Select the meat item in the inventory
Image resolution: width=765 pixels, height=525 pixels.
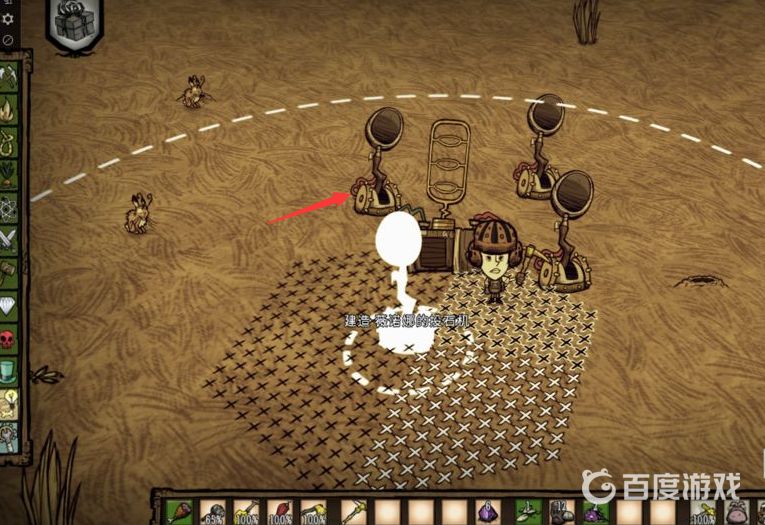coord(181,511)
